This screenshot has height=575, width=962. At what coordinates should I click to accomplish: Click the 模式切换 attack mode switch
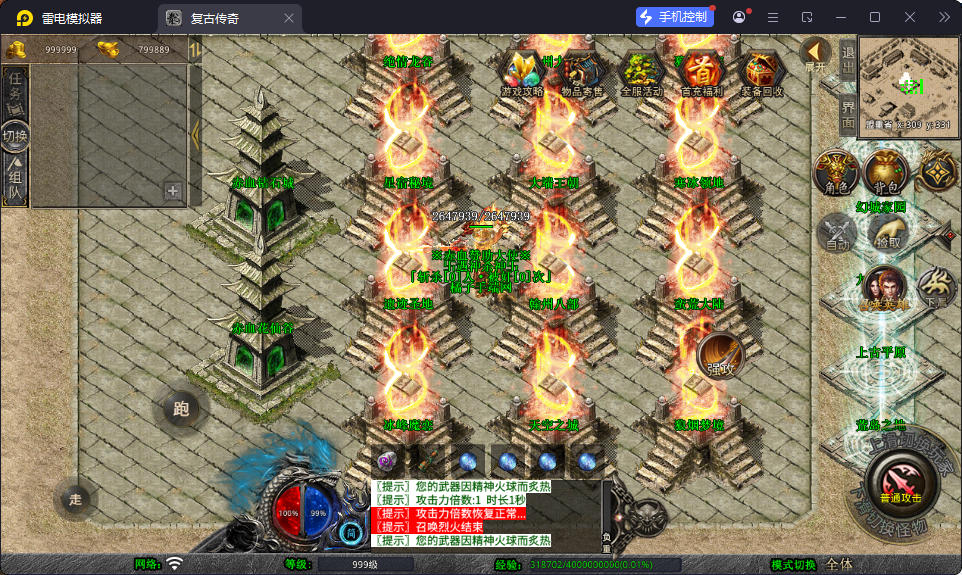click(793, 564)
